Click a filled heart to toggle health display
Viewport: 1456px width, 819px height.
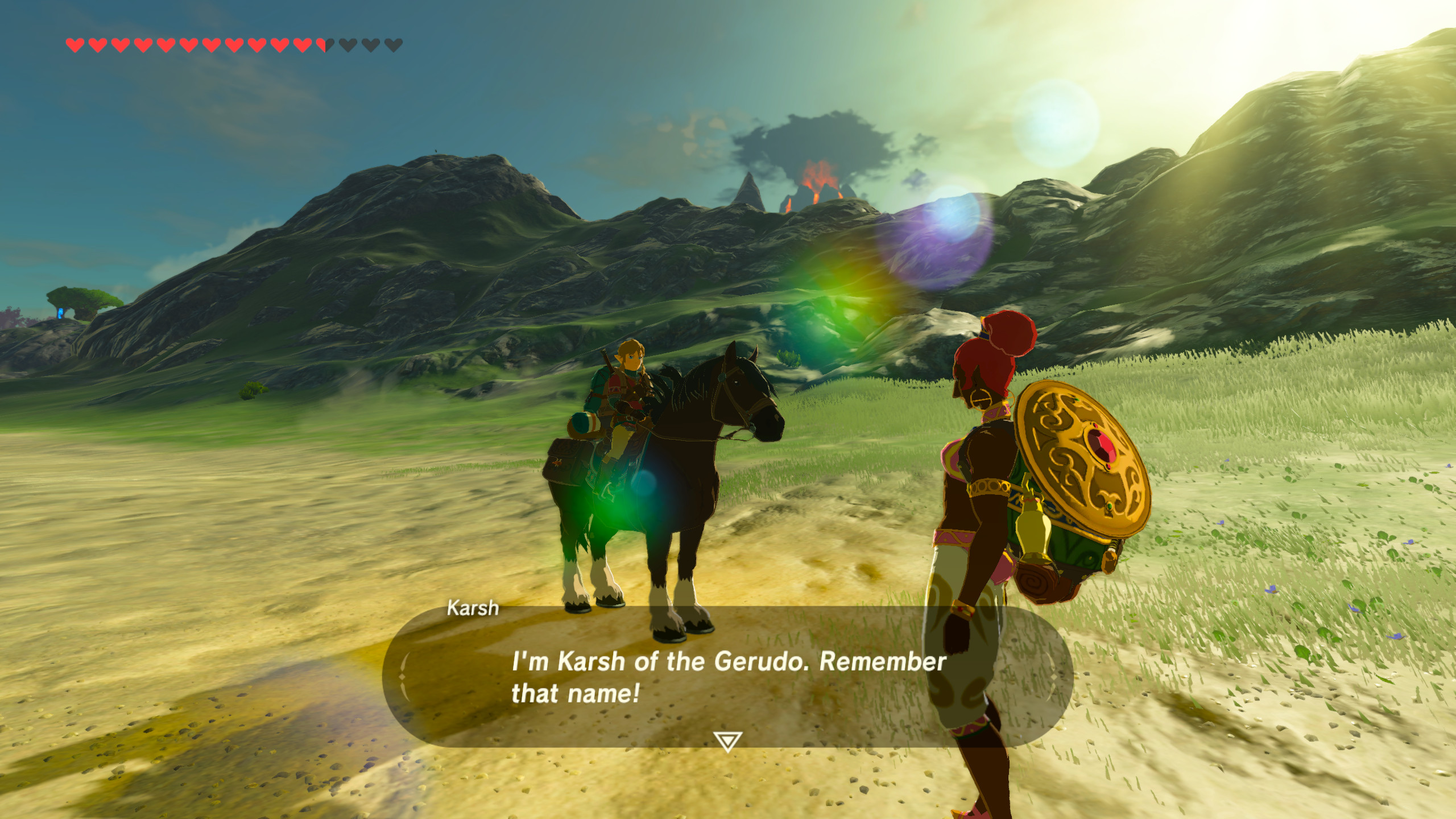(x=171, y=44)
